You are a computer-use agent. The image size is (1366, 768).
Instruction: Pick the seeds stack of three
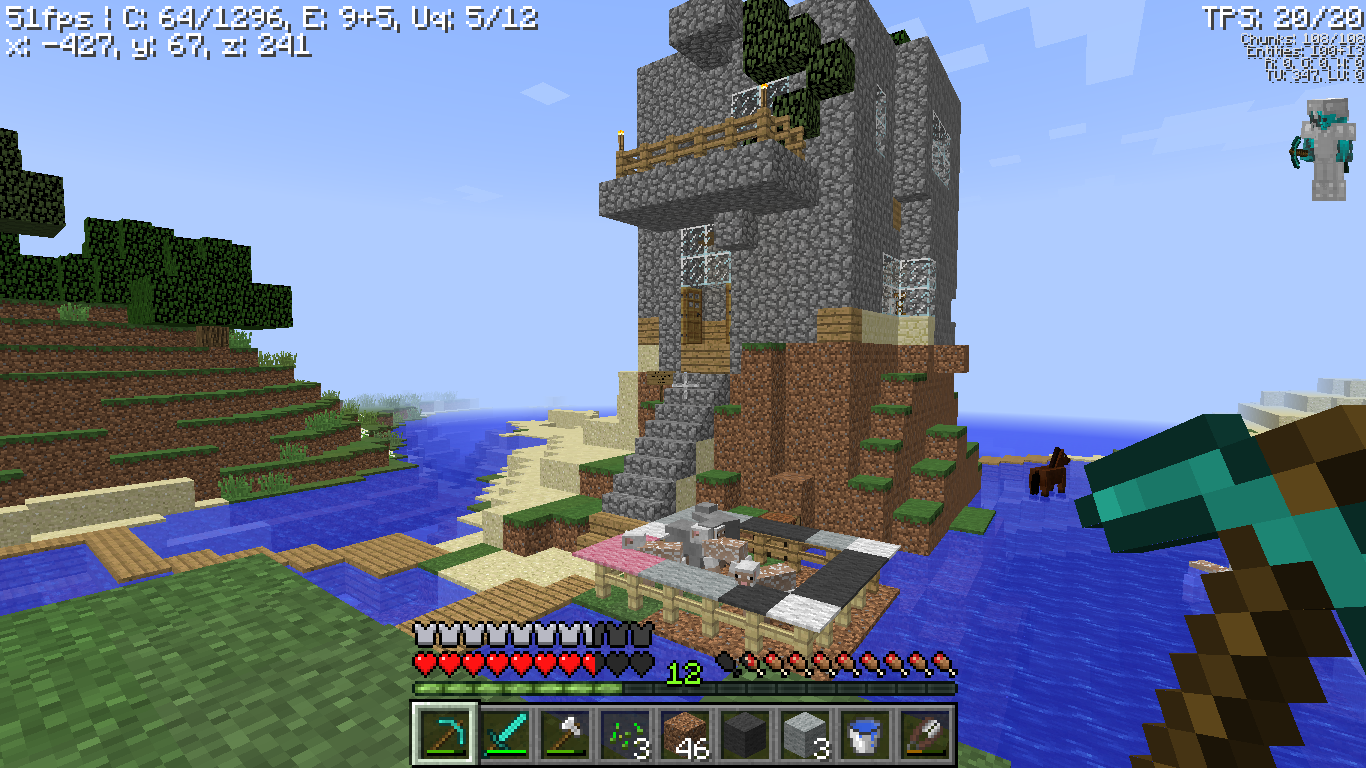coord(624,735)
